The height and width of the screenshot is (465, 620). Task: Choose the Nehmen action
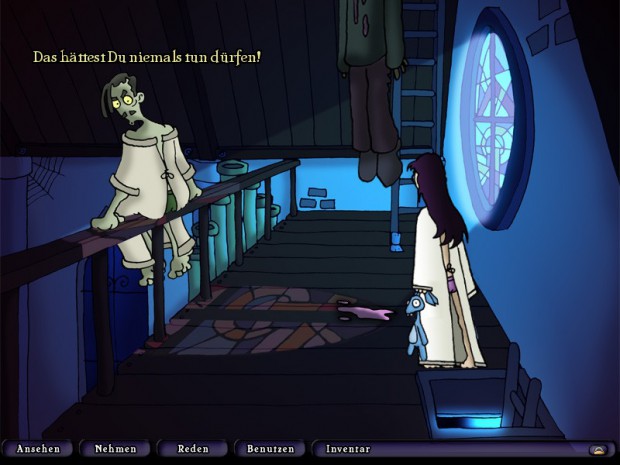tap(115, 449)
